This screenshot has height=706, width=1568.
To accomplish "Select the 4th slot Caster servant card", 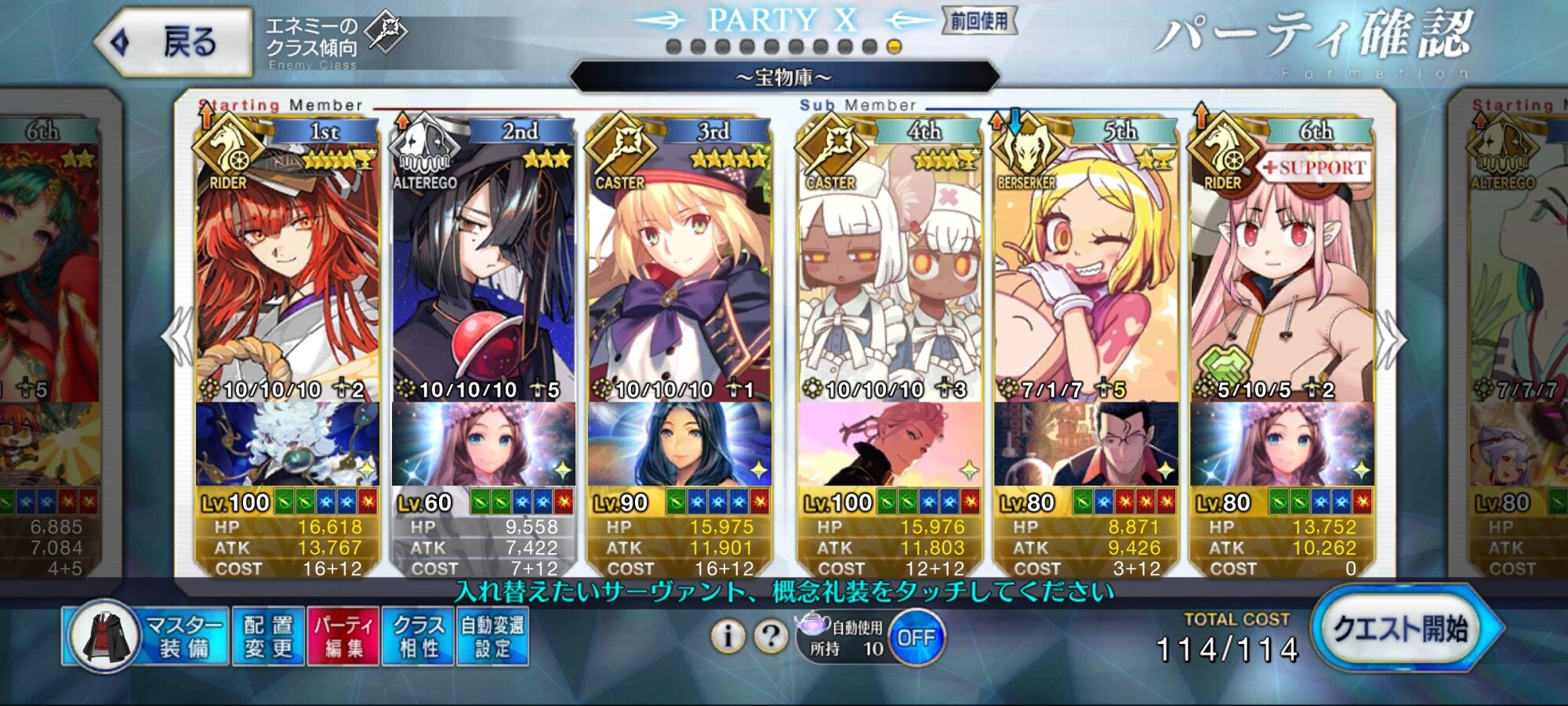I will [890, 275].
